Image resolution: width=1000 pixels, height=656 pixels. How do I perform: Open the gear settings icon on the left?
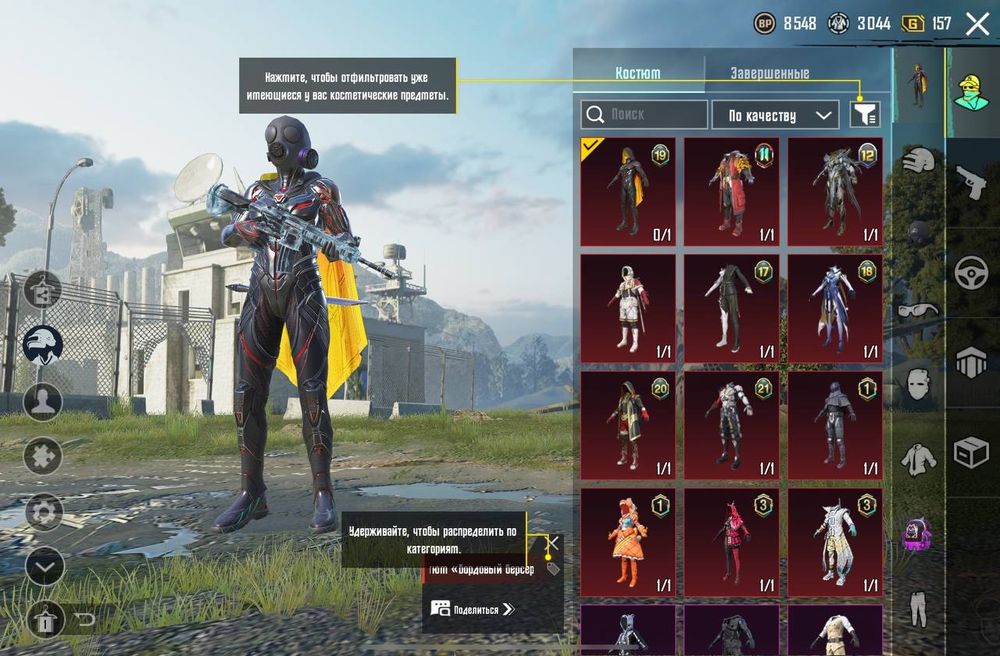tap(43, 512)
